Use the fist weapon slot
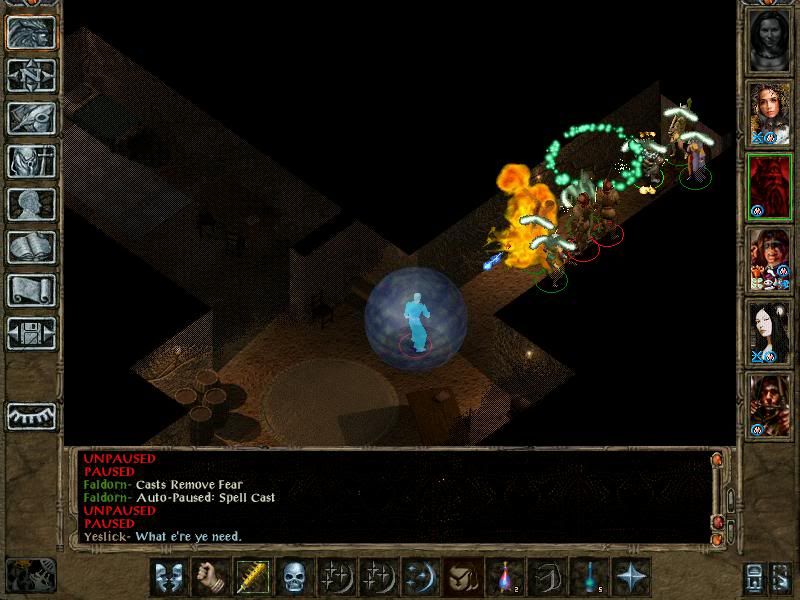Image resolution: width=800 pixels, height=600 pixels. (x=211, y=577)
